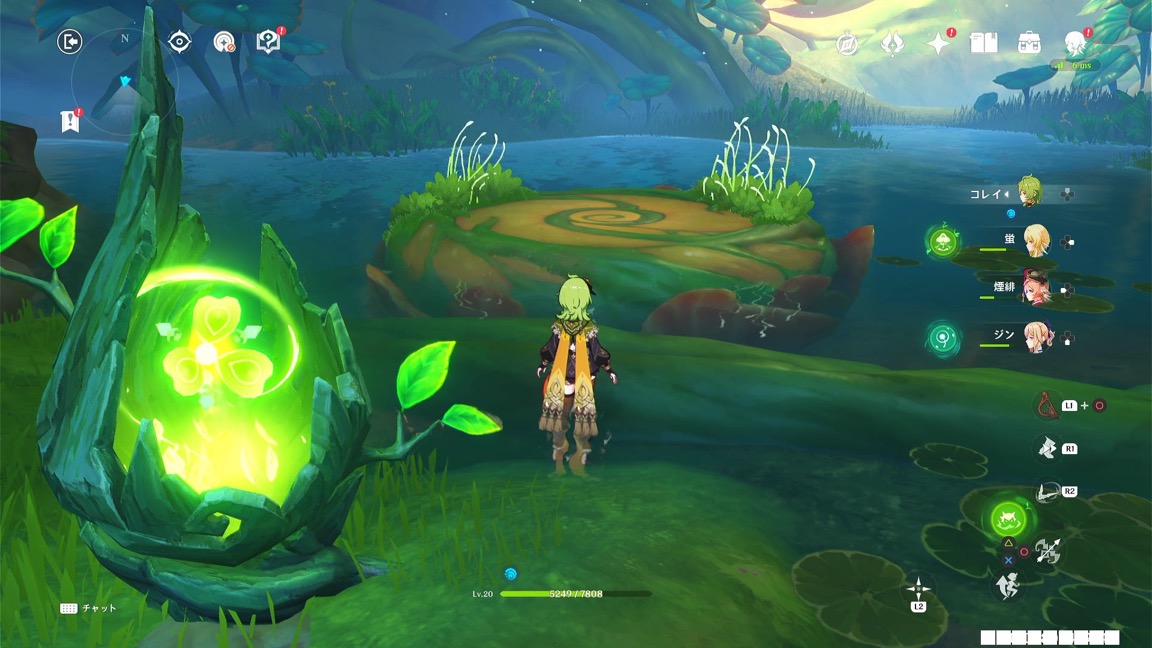Open the Paimon head menu icon
This screenshot has height=648, width=1152.
1075,43
